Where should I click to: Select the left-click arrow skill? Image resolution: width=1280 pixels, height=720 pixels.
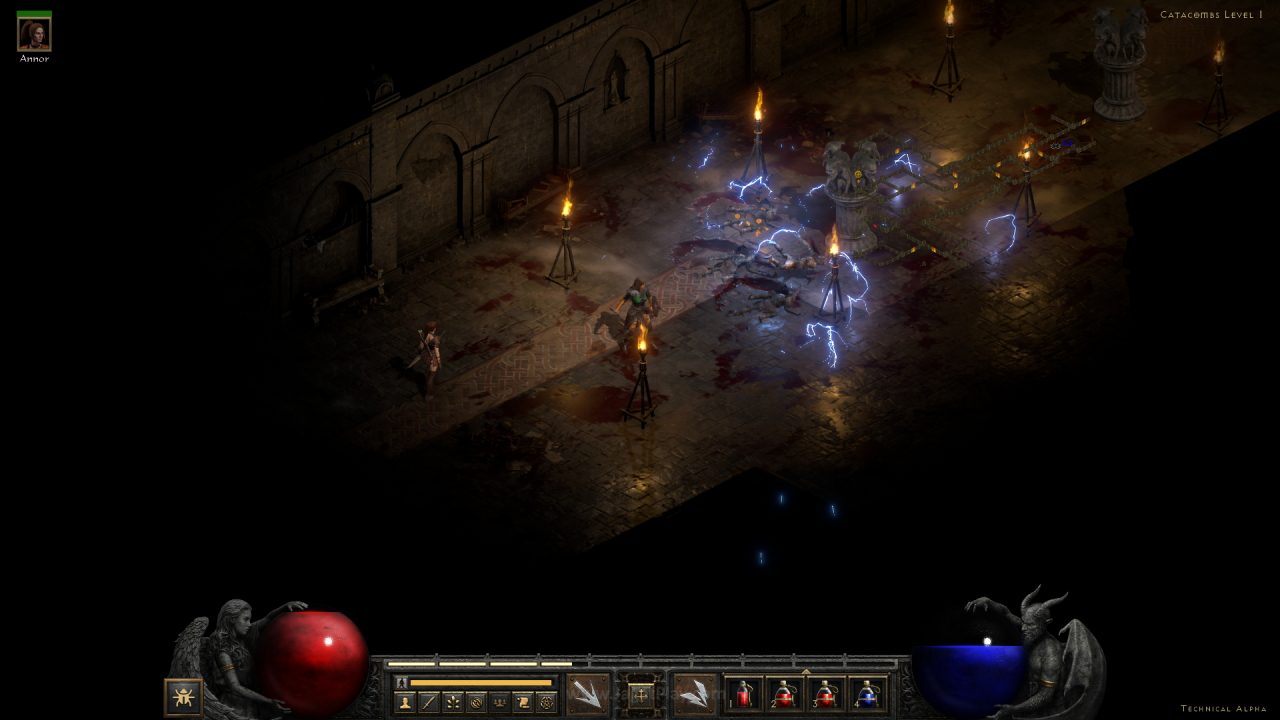click(587, 693)
